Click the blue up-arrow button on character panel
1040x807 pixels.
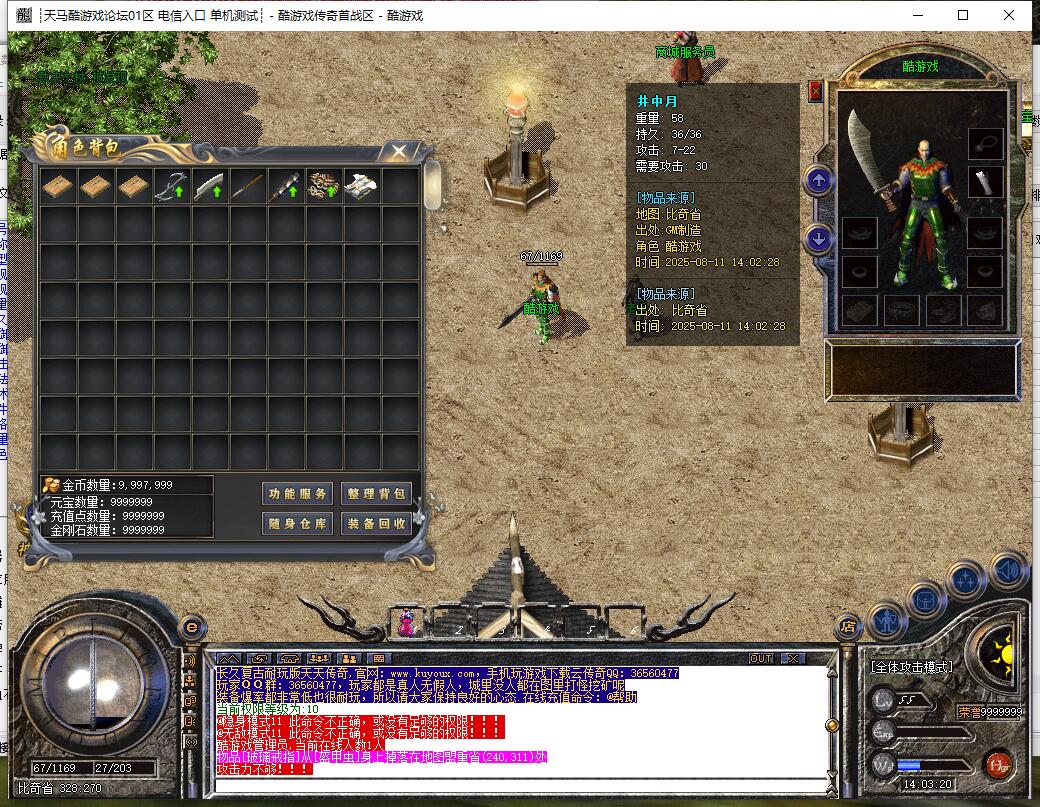pyautogui.click(x=819, y=181)
